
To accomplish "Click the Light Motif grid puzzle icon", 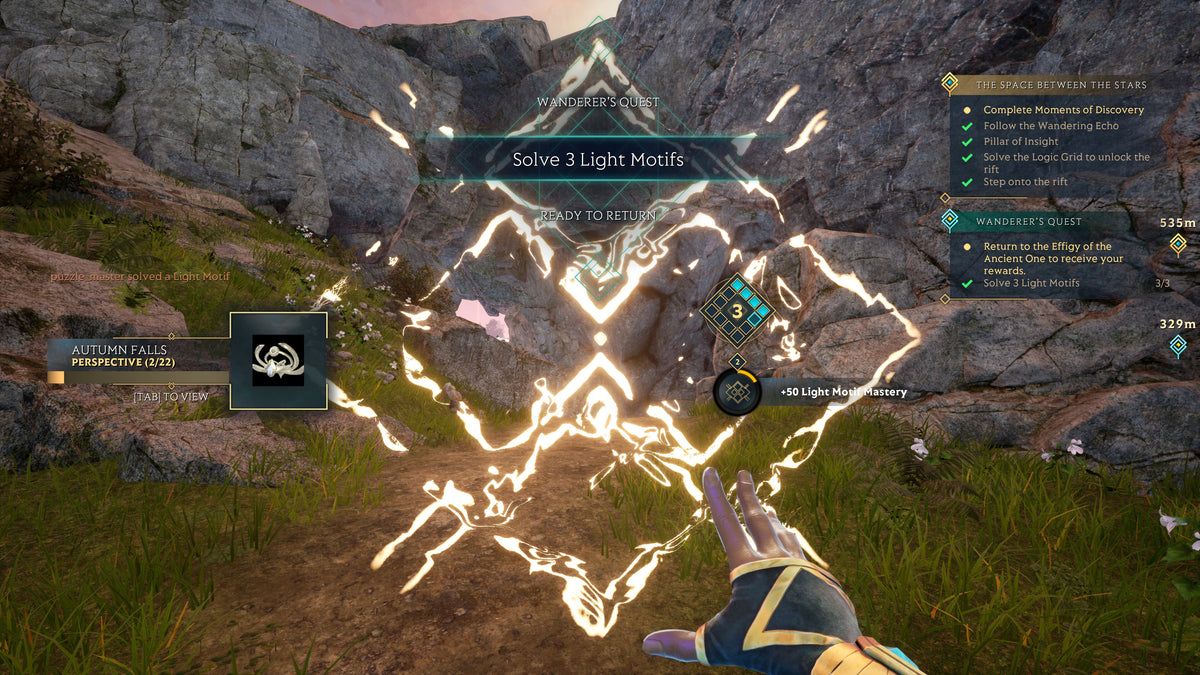I will pos(738,312).
